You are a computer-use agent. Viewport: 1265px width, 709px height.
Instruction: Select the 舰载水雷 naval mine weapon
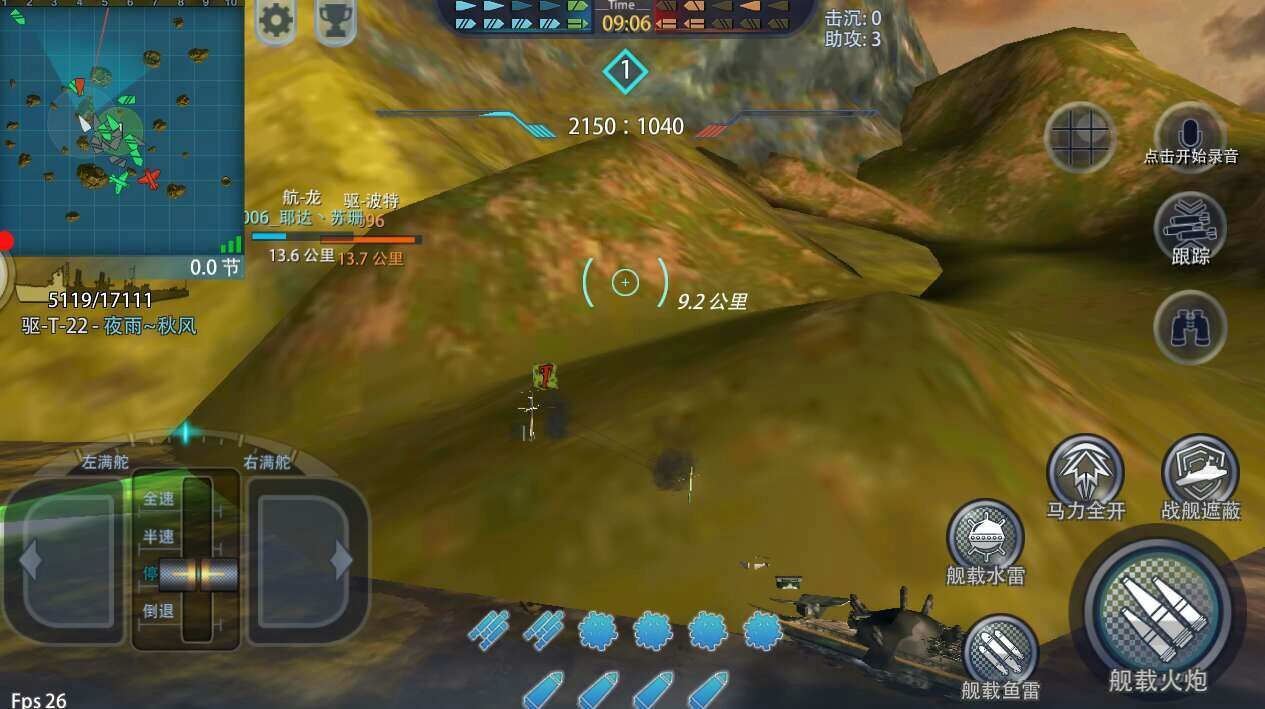coord(985,537)
